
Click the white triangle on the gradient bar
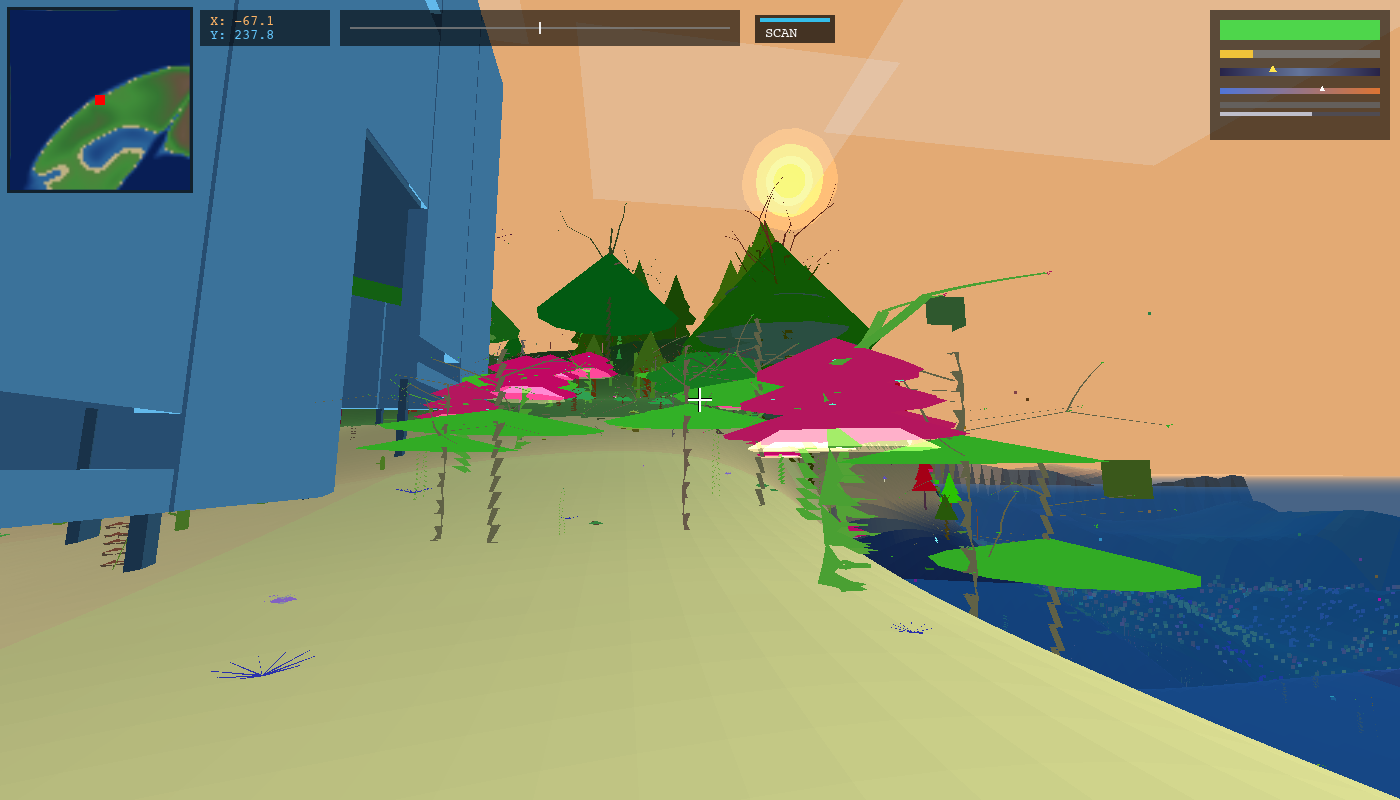pos(1322,88)
